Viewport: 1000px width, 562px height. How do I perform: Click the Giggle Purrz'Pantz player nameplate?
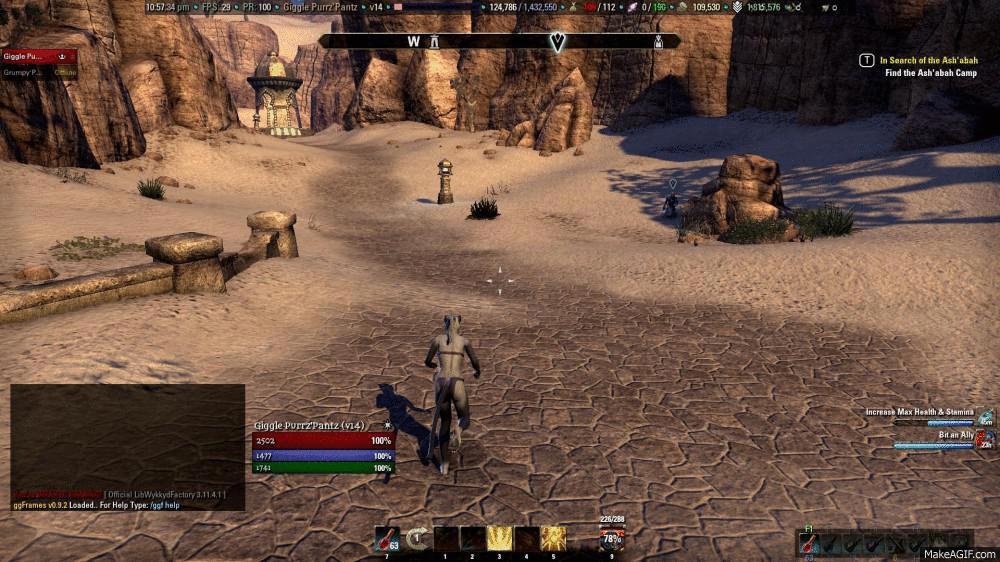[309, 426]
